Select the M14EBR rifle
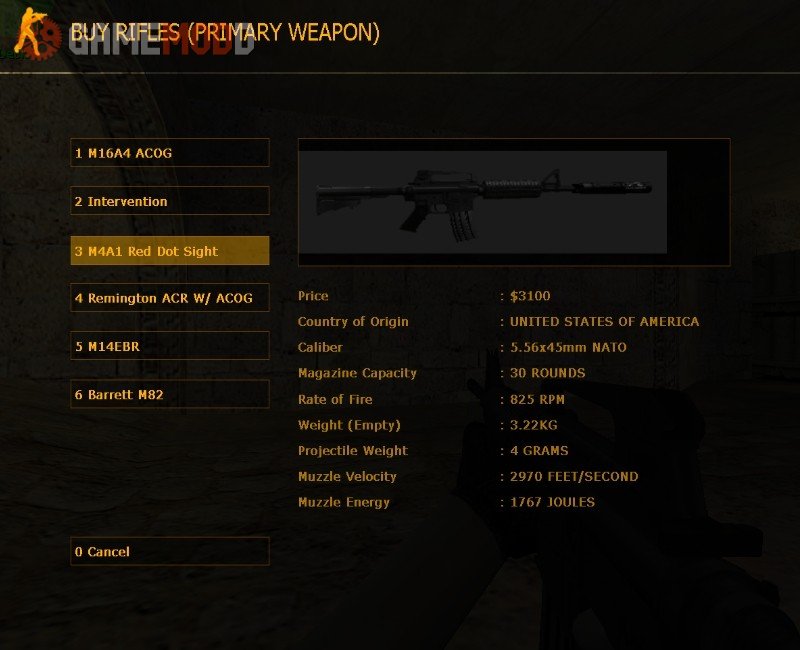Image resolution: width=800 pixels, height=650 pixels. [x=170, y=346]
